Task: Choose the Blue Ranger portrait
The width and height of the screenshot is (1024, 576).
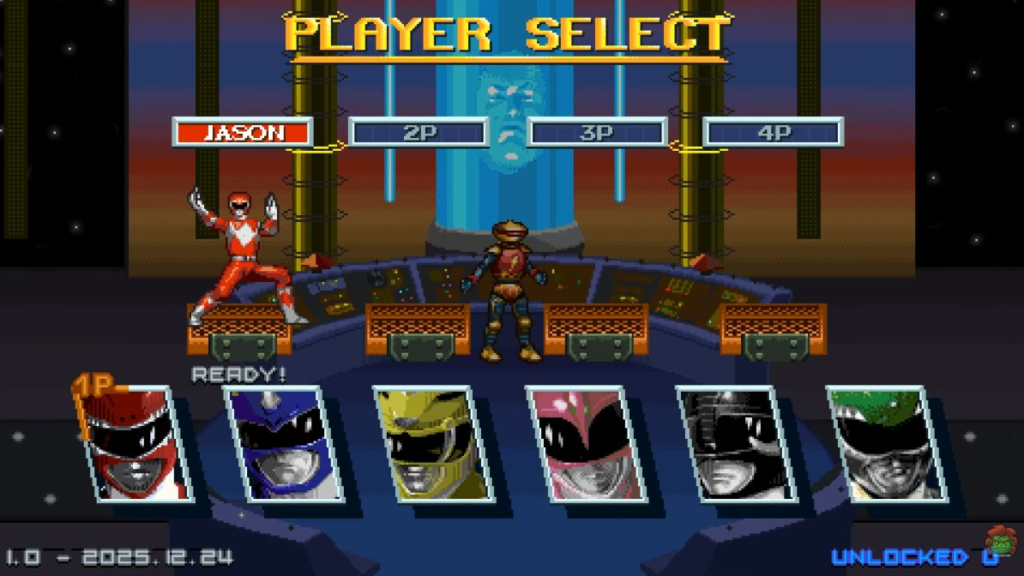Action: click(x=287, y=444)
